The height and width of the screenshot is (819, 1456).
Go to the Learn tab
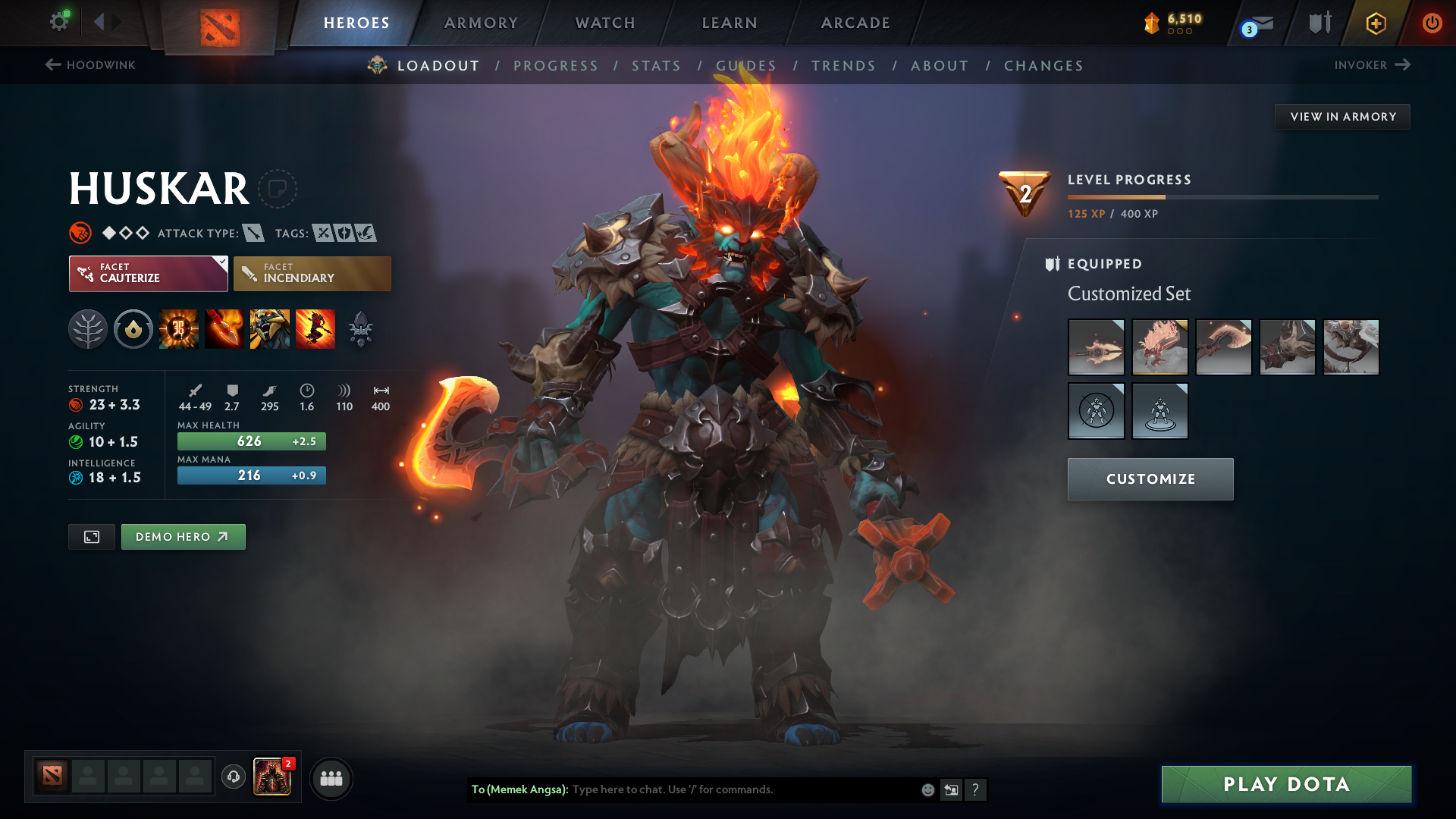pos(730,23)
